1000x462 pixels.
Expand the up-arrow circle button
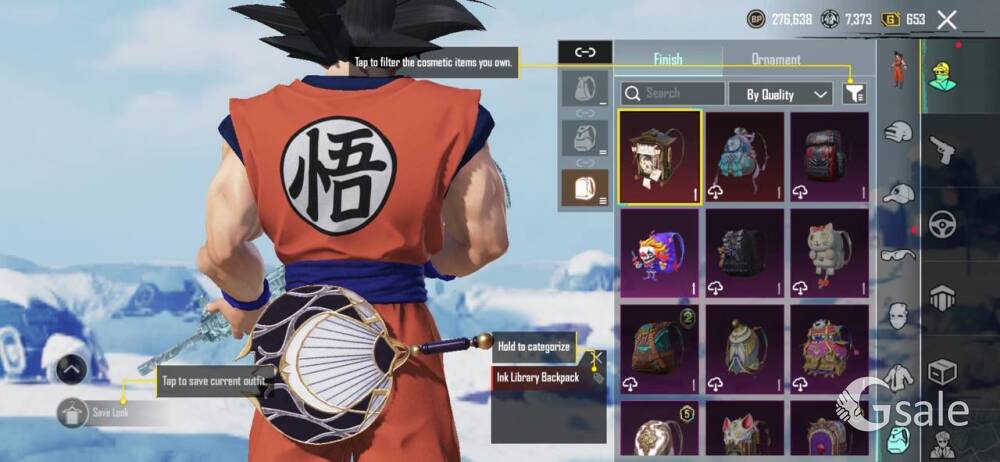[x=71, y=369]
